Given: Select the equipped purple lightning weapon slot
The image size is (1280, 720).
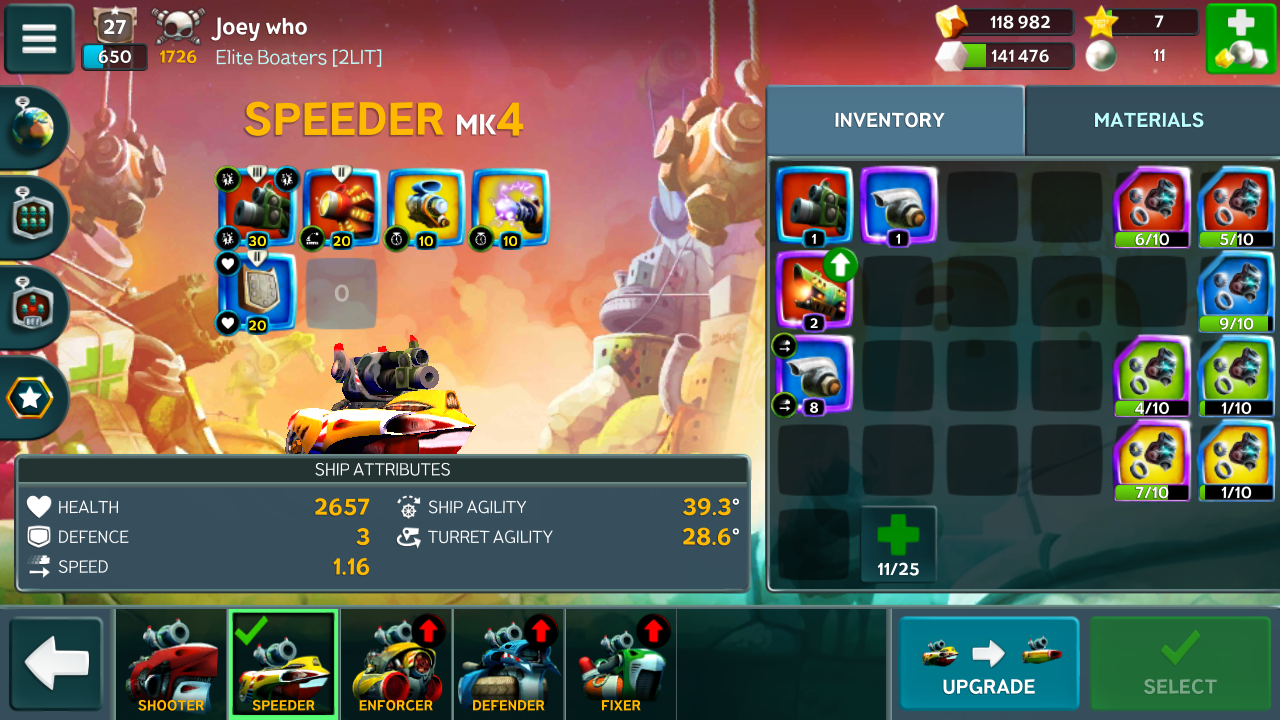Looking at the screenshot, I should (510, 207).
